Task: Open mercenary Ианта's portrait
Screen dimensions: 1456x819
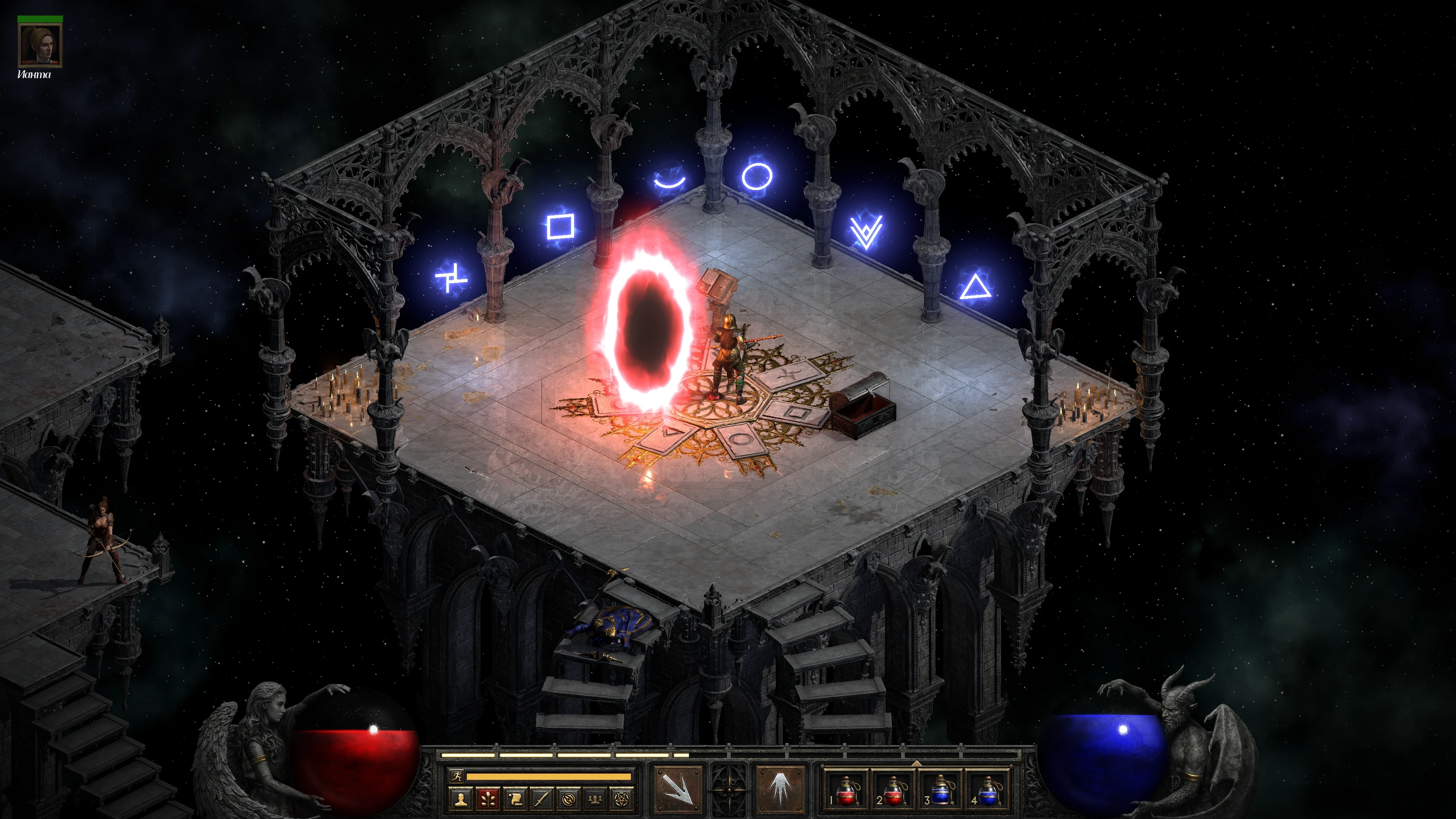Action: [39, 45]
